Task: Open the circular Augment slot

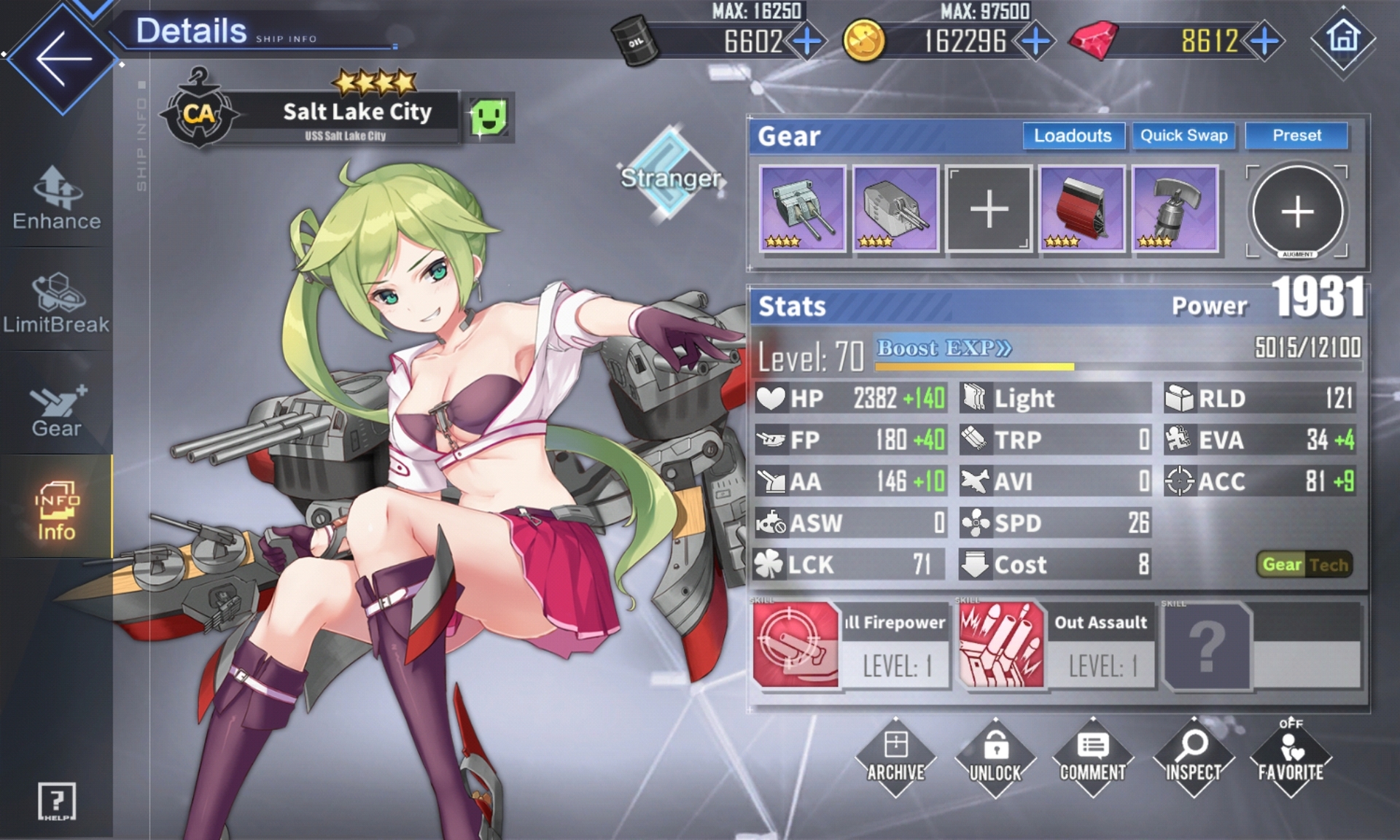Action: (x=1297, y=211)
